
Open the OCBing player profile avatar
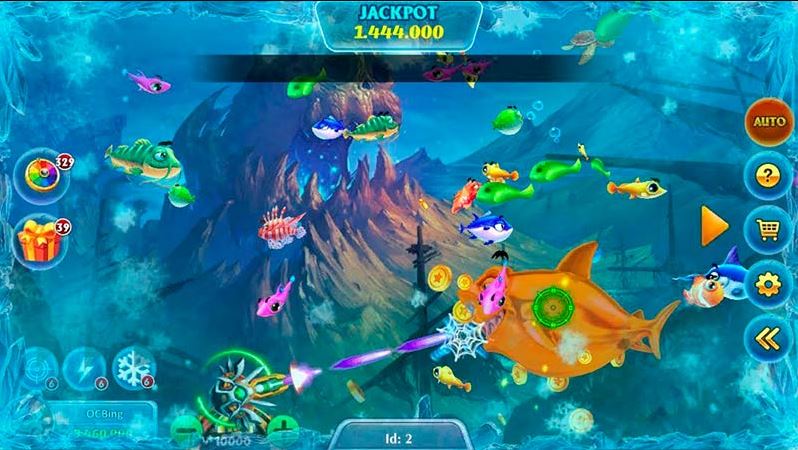pyautogui.click(x=30, y=417)
